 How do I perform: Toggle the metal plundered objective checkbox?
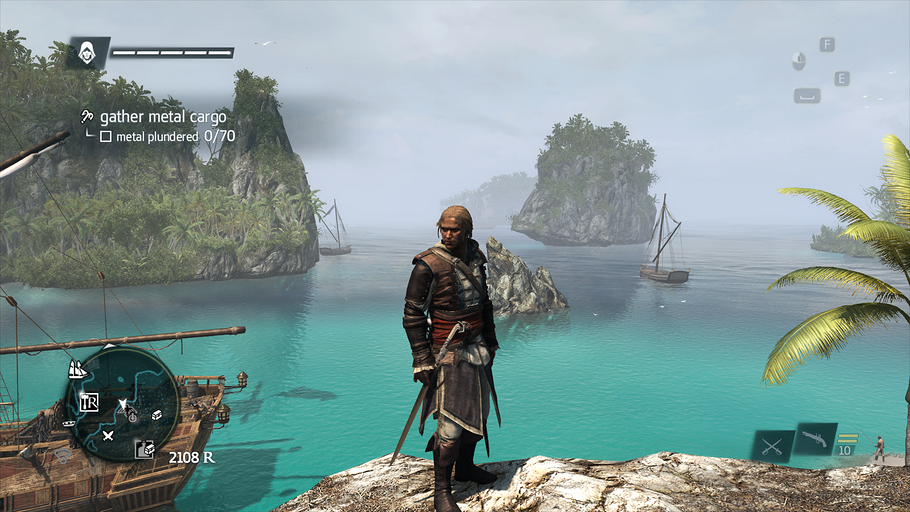(105, 136)
